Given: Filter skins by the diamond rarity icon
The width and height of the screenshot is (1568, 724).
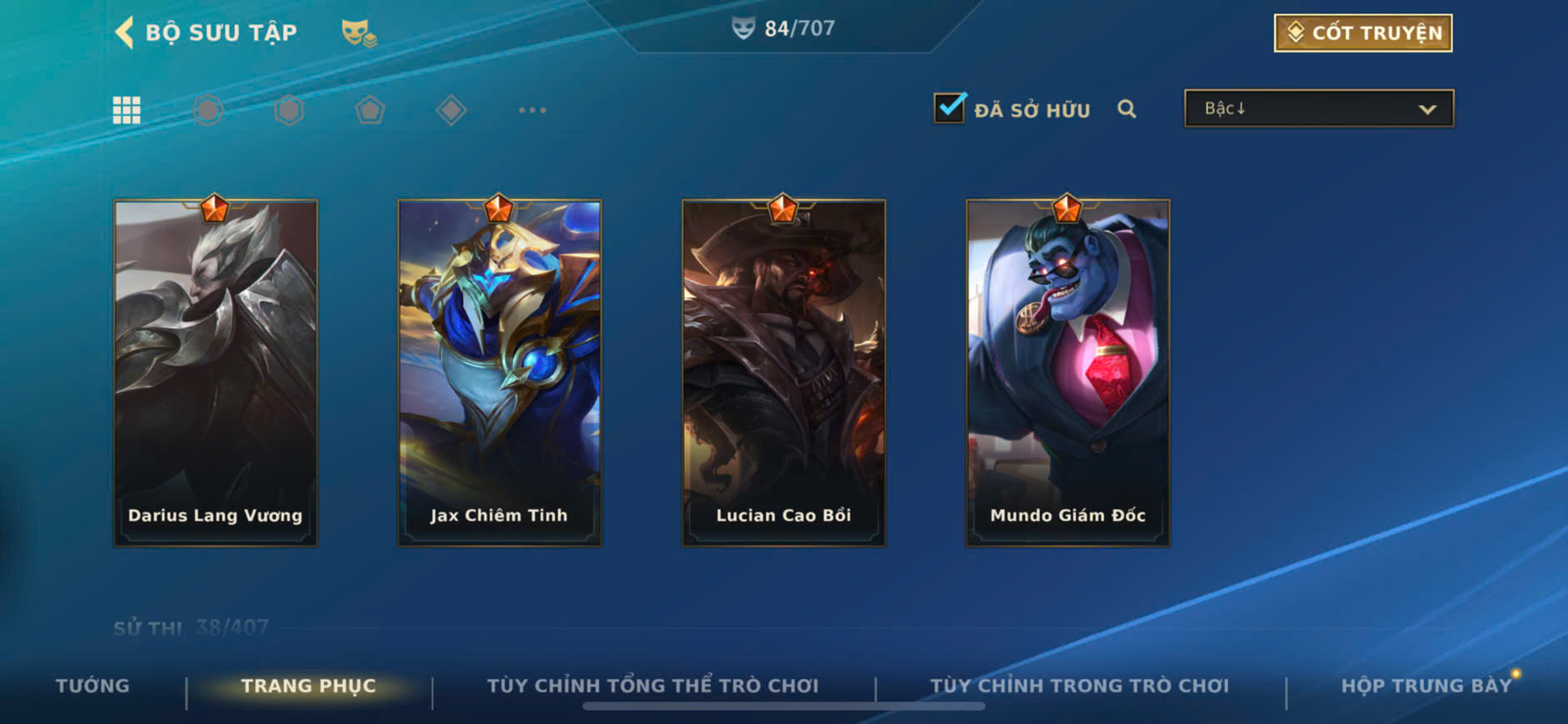Looking at the screenshot, I should click(x=450, y=110).
